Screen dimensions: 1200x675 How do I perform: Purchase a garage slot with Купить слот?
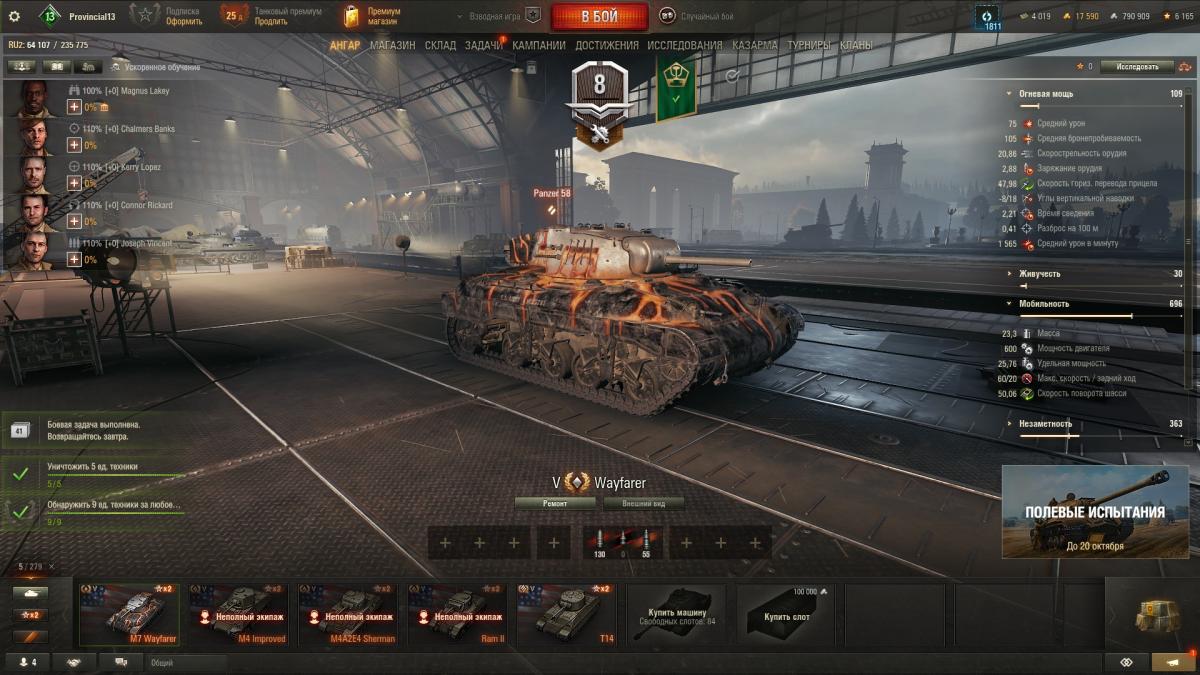coord(787,614)
